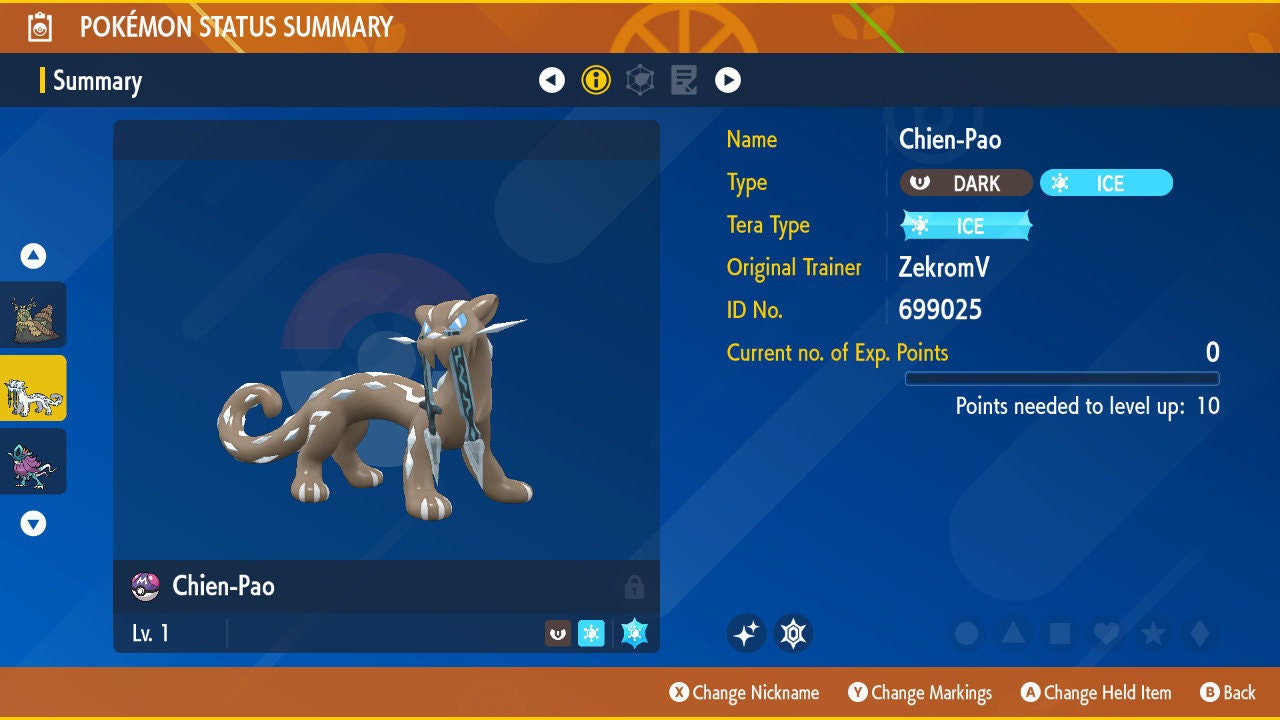Click the left arrow to view previous page
The height and width of the screenshot is (720, 1280).
click(x=552, y=79)
